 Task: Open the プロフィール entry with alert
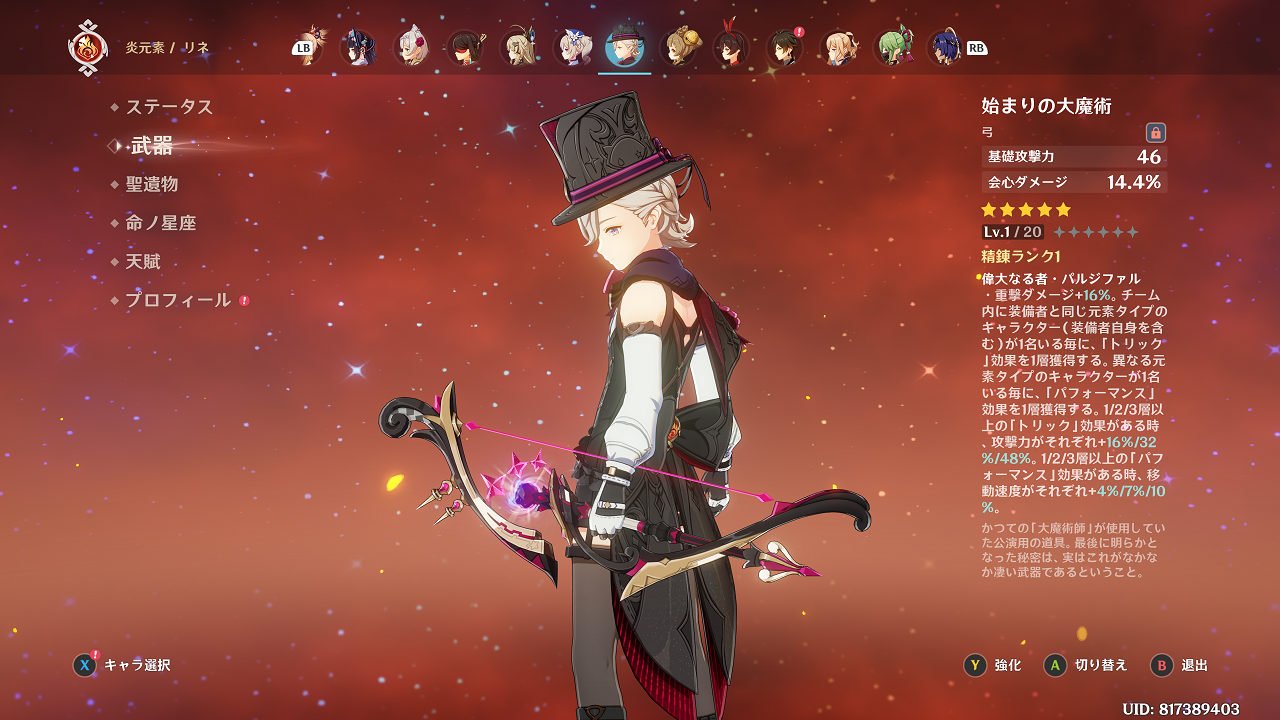click(x=177, y=300)
